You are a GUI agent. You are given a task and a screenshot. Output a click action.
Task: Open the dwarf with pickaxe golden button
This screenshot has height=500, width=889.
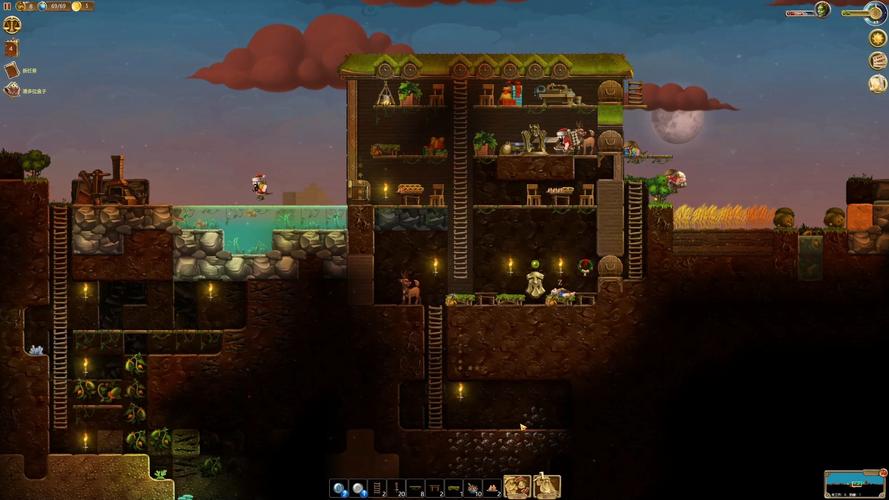pyautogui.click(x=546, y=487)
